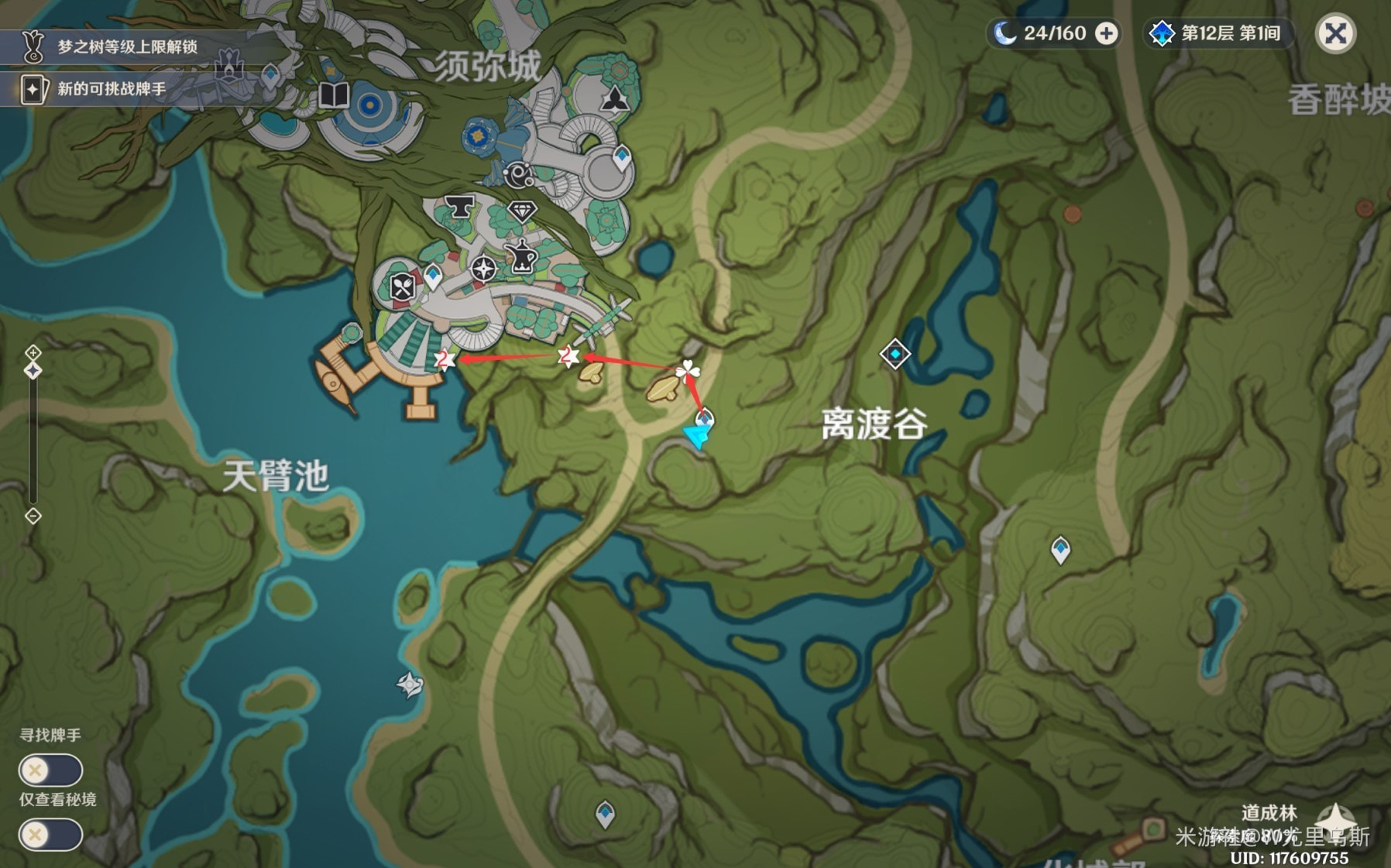
Task: Add Original Resin with plus button
Action: coord(1107,33)
